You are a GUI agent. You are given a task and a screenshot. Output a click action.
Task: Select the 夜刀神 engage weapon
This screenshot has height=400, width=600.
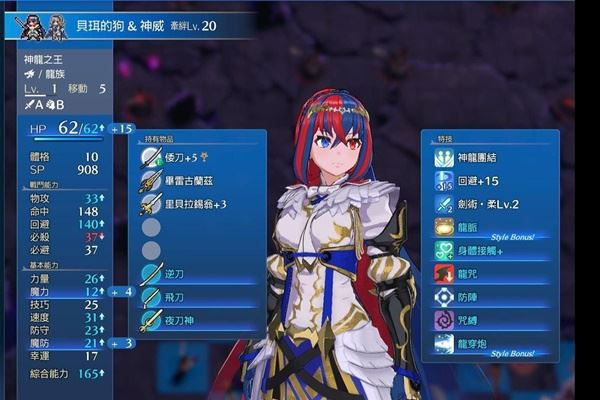[180, 320]
